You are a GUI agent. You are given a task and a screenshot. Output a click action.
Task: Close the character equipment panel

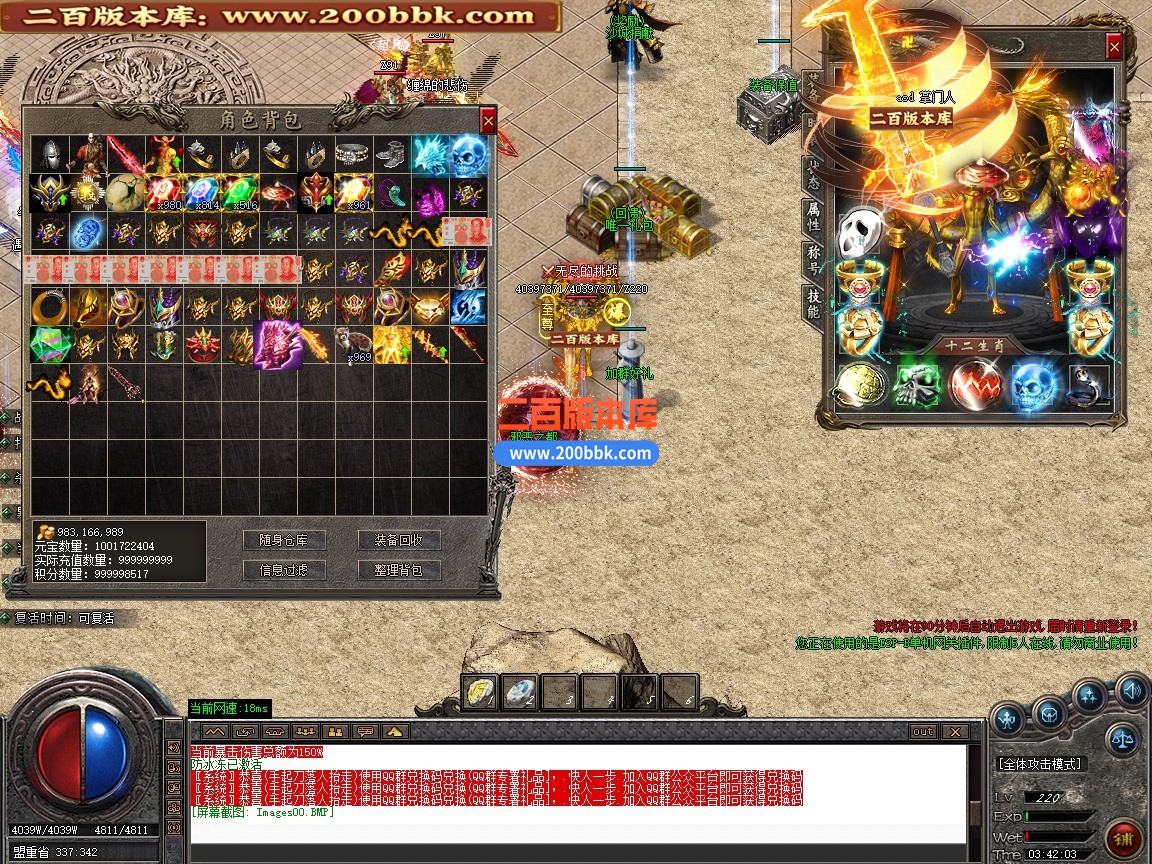point(1114,46)
